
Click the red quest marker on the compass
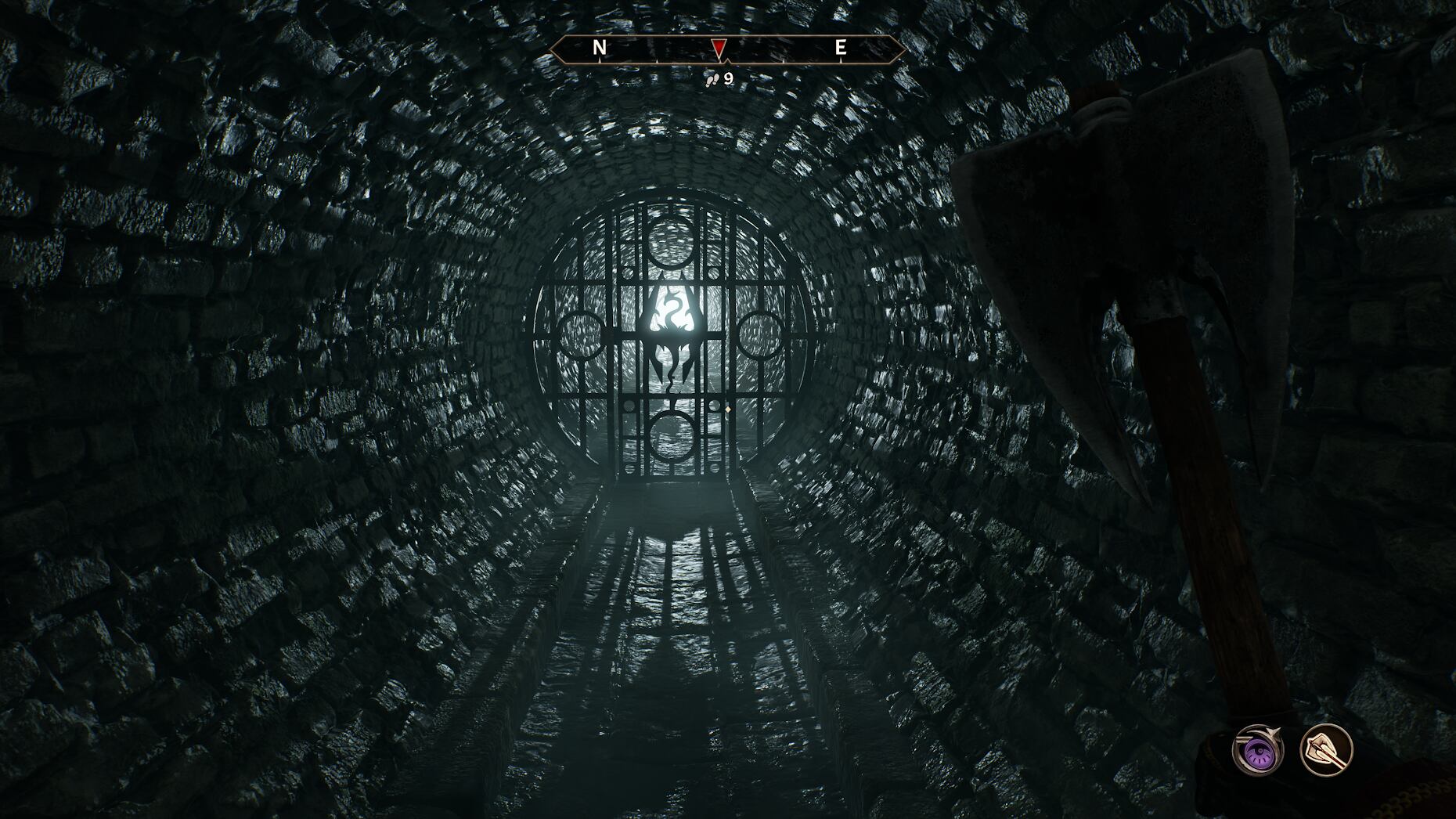pyautogui.click(x=719, y=49)
